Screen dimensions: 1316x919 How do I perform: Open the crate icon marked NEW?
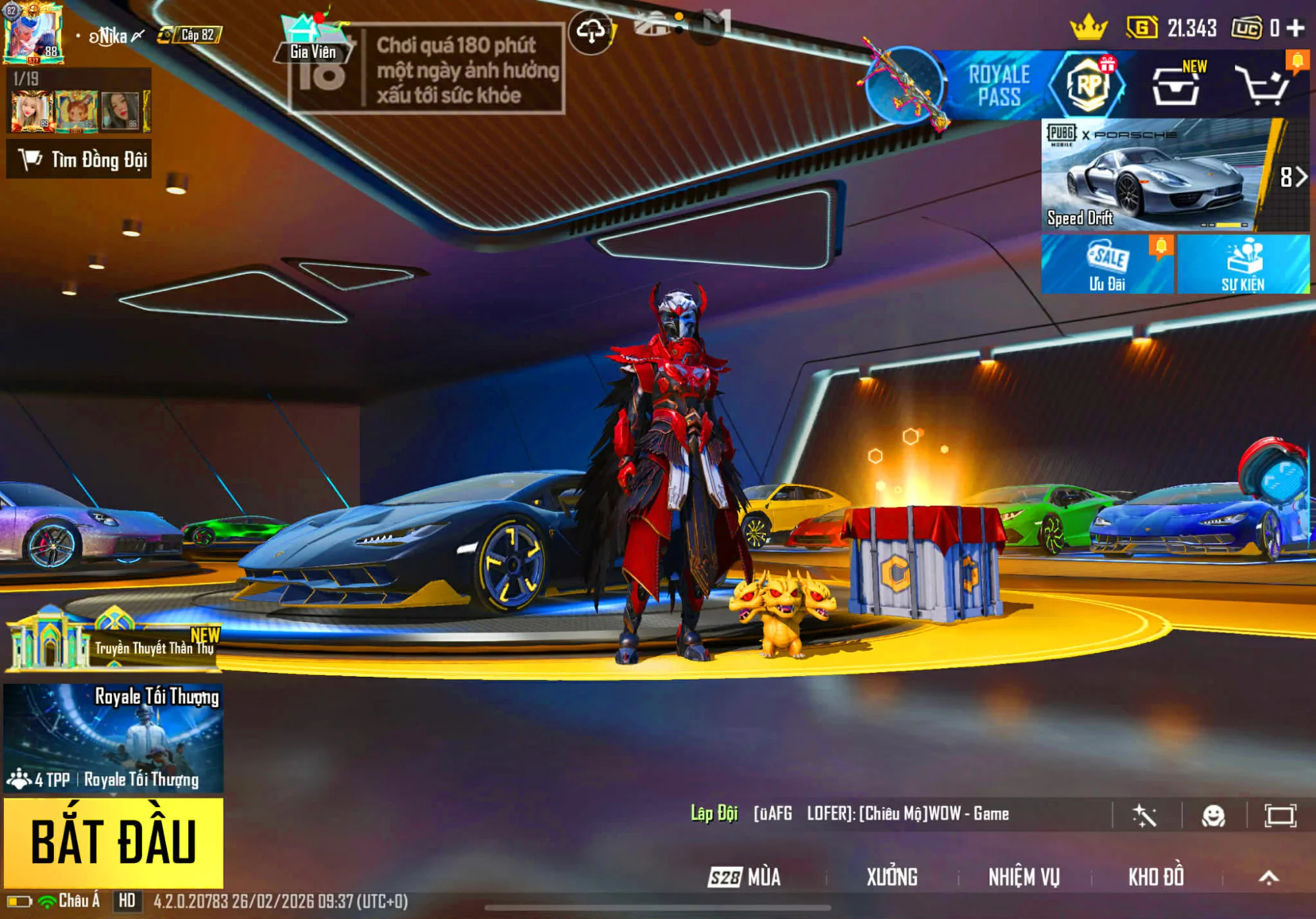tap(1176, 87)
